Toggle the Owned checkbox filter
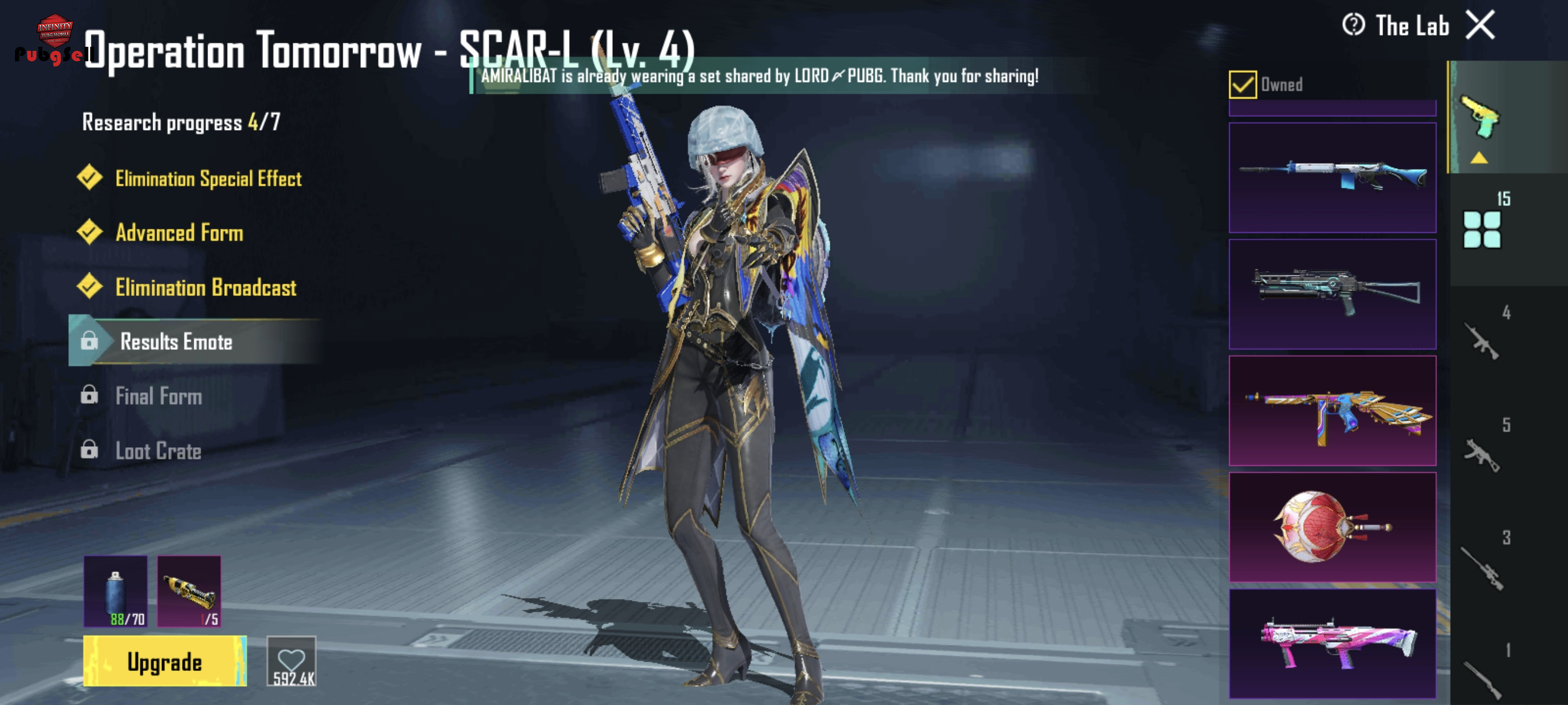The height and width of the screenshot is (705, 1568). click(x=1242, y=84)
